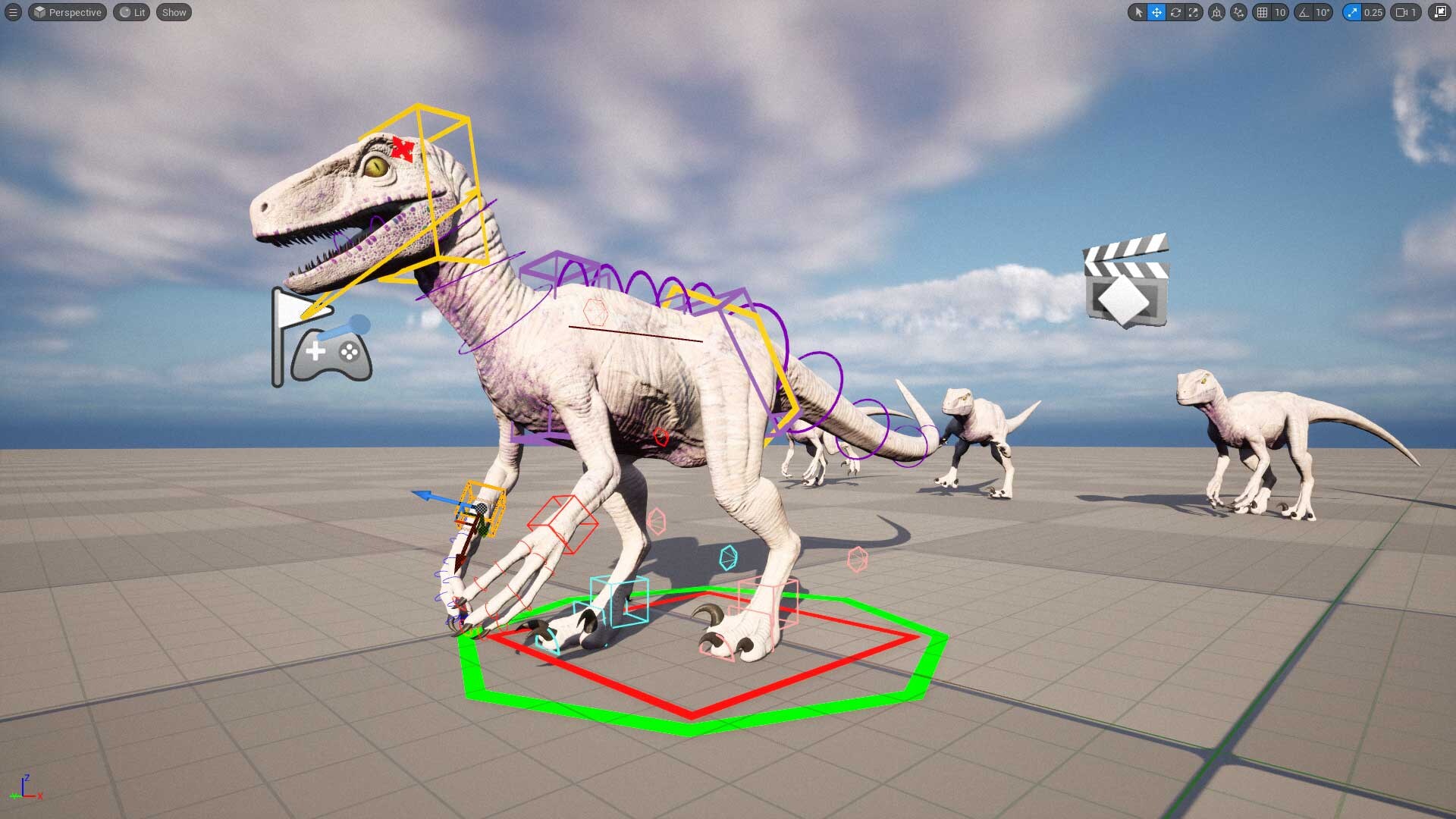Toggle rotation snapping
This screenshot has height=819, width=1456.
[1302, 12]
